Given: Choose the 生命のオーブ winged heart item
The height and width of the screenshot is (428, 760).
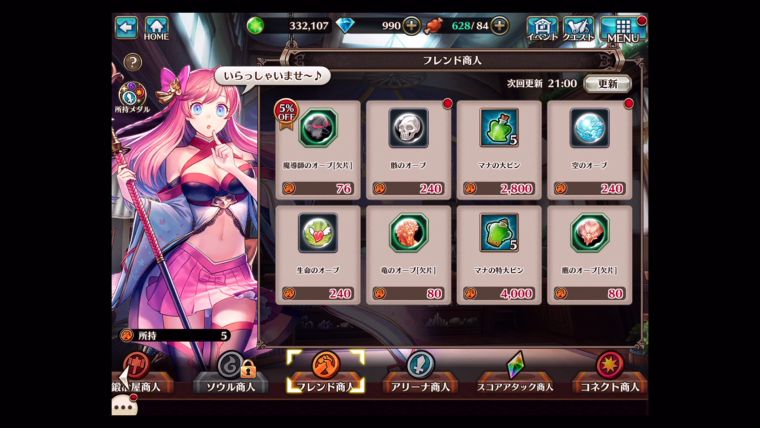Looking at the screenshot, I should [317, 254].
